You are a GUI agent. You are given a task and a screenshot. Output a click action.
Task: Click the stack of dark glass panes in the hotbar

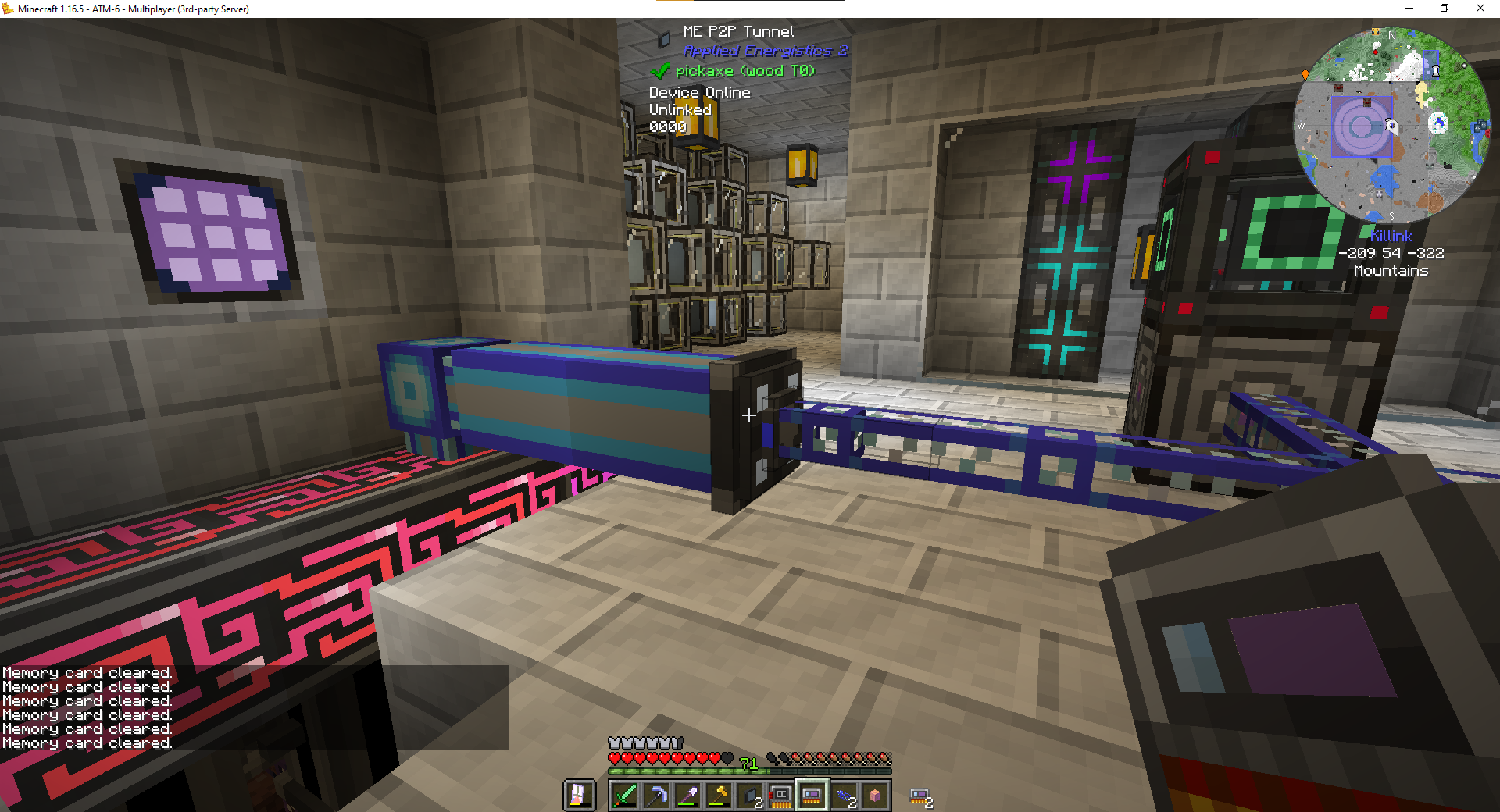tap(748, 795)
